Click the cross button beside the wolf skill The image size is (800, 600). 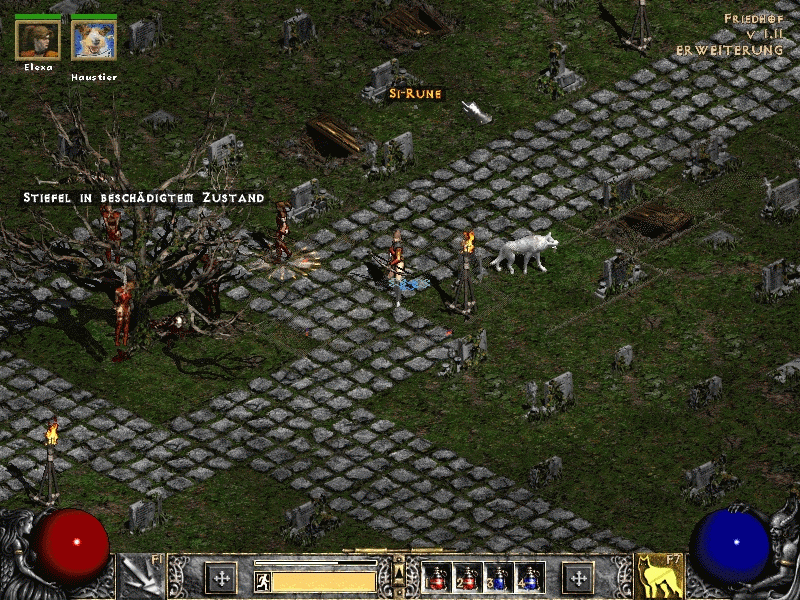coord(578,577)
